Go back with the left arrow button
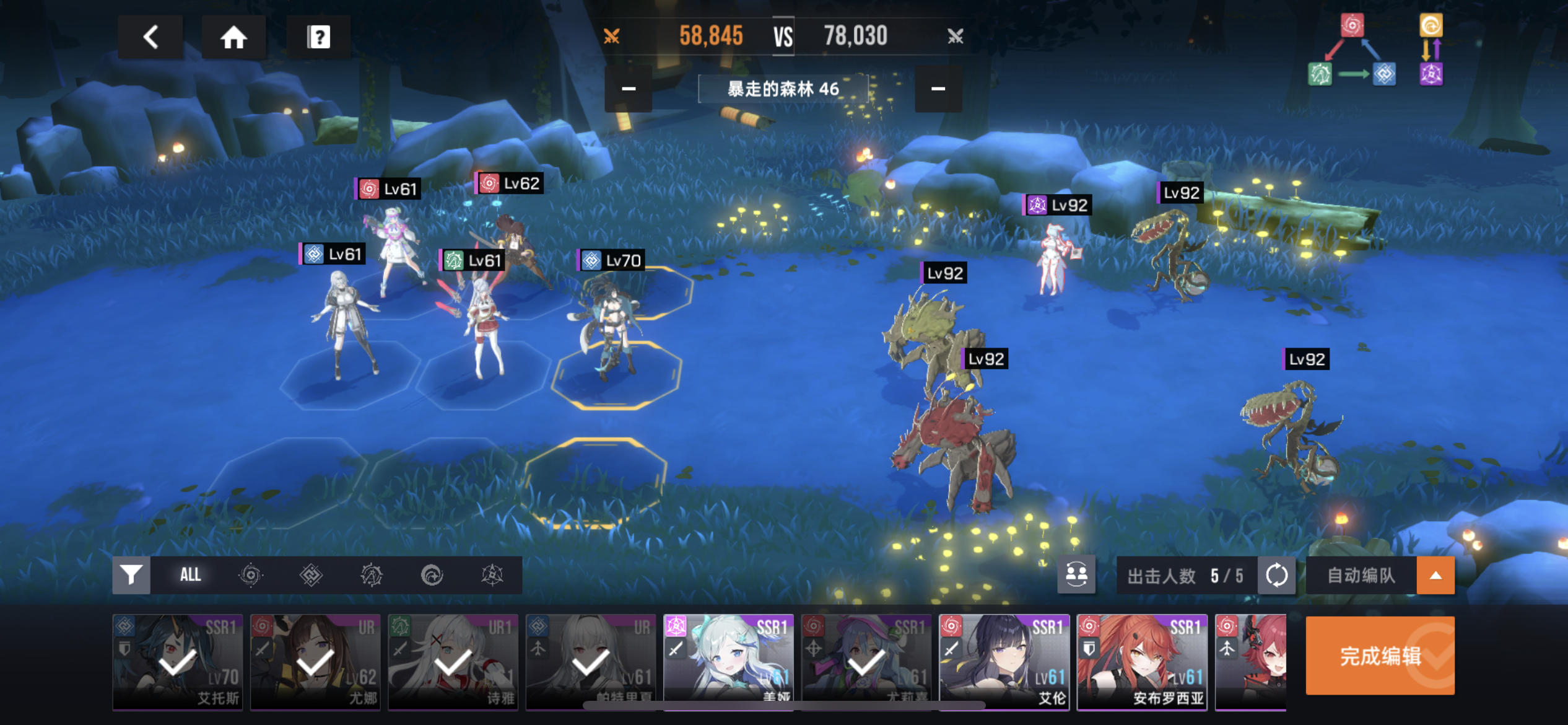 click(x=150, y=37)
